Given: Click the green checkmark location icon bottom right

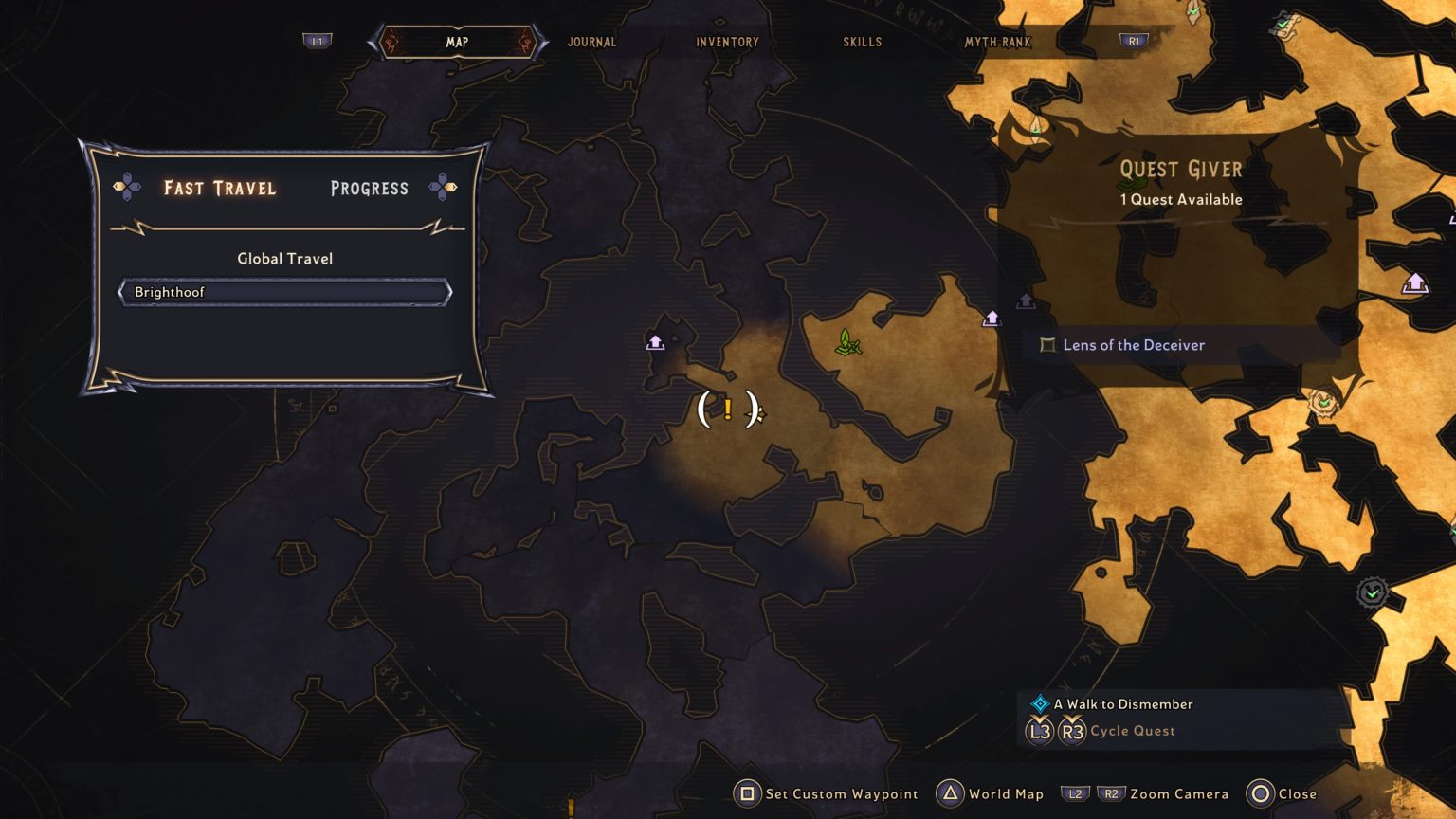Looking at the screenshot, I should pos(1372,591).
